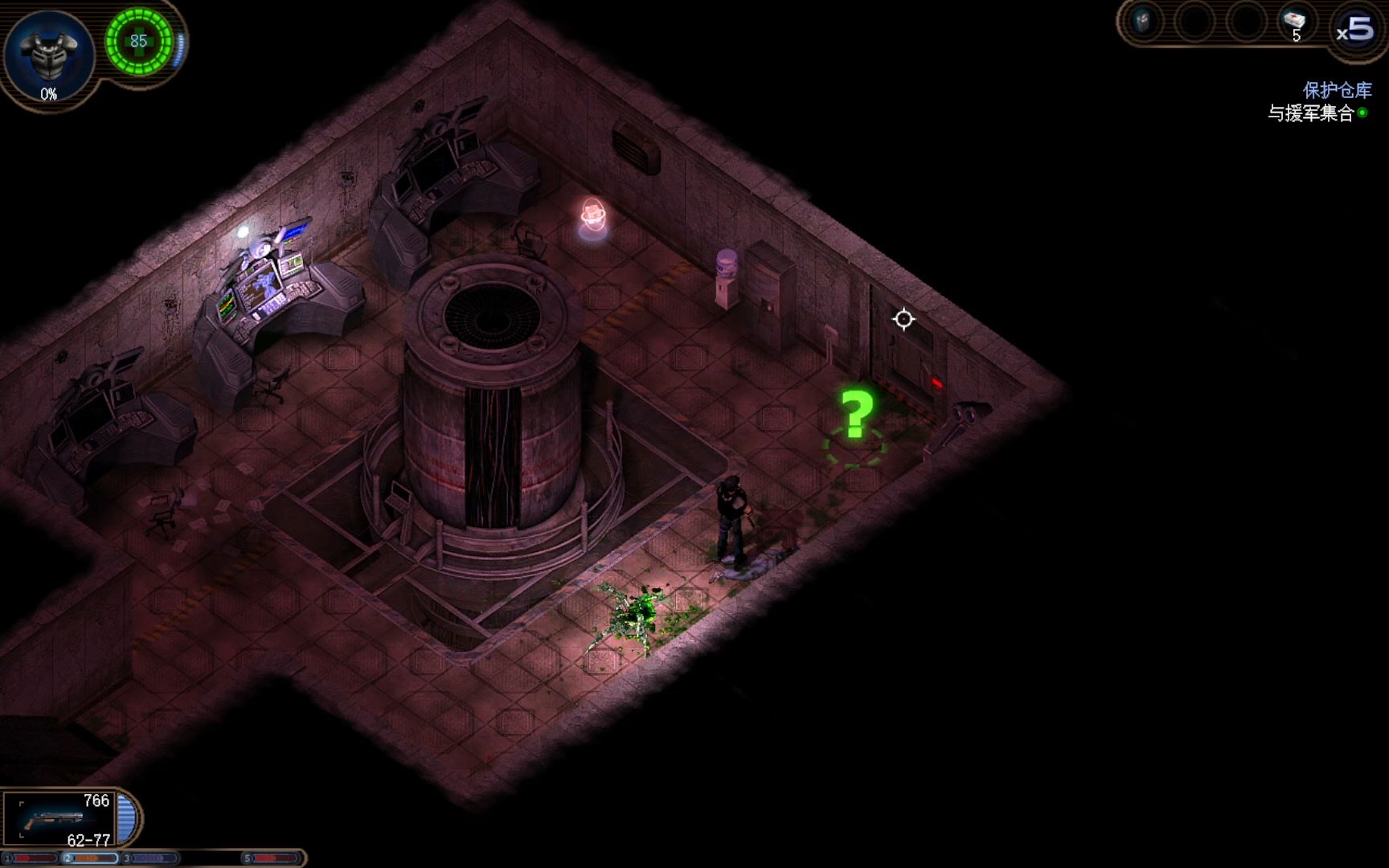Click the x5 lives counter icon
The image size is (1389, 868).
click(1355, 31)
